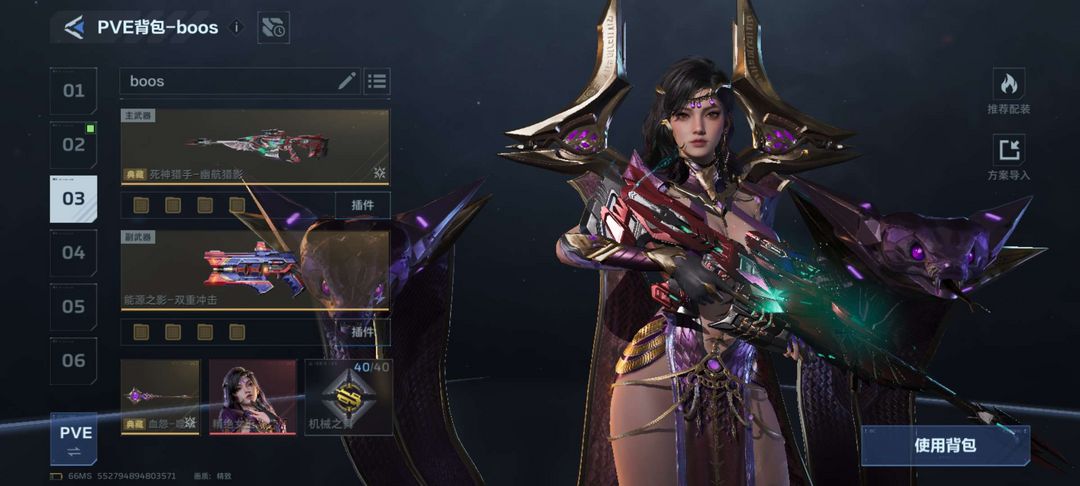Open 推荐配装 recommended loadouts
Viewport: 1080px width, 486px height.
[x=1008, y=91]
